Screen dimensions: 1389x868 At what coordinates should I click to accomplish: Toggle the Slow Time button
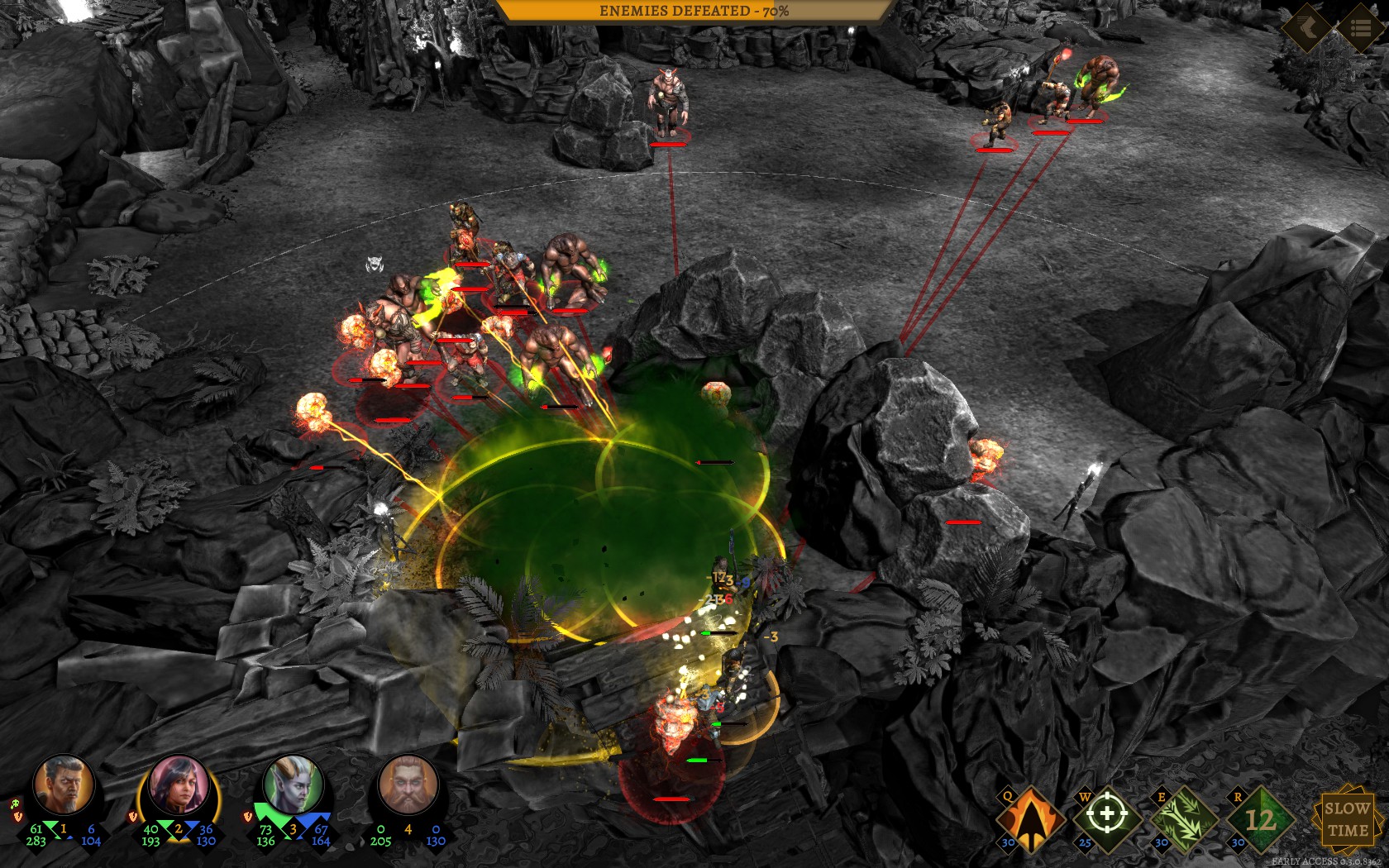[x=1346, y=818]
